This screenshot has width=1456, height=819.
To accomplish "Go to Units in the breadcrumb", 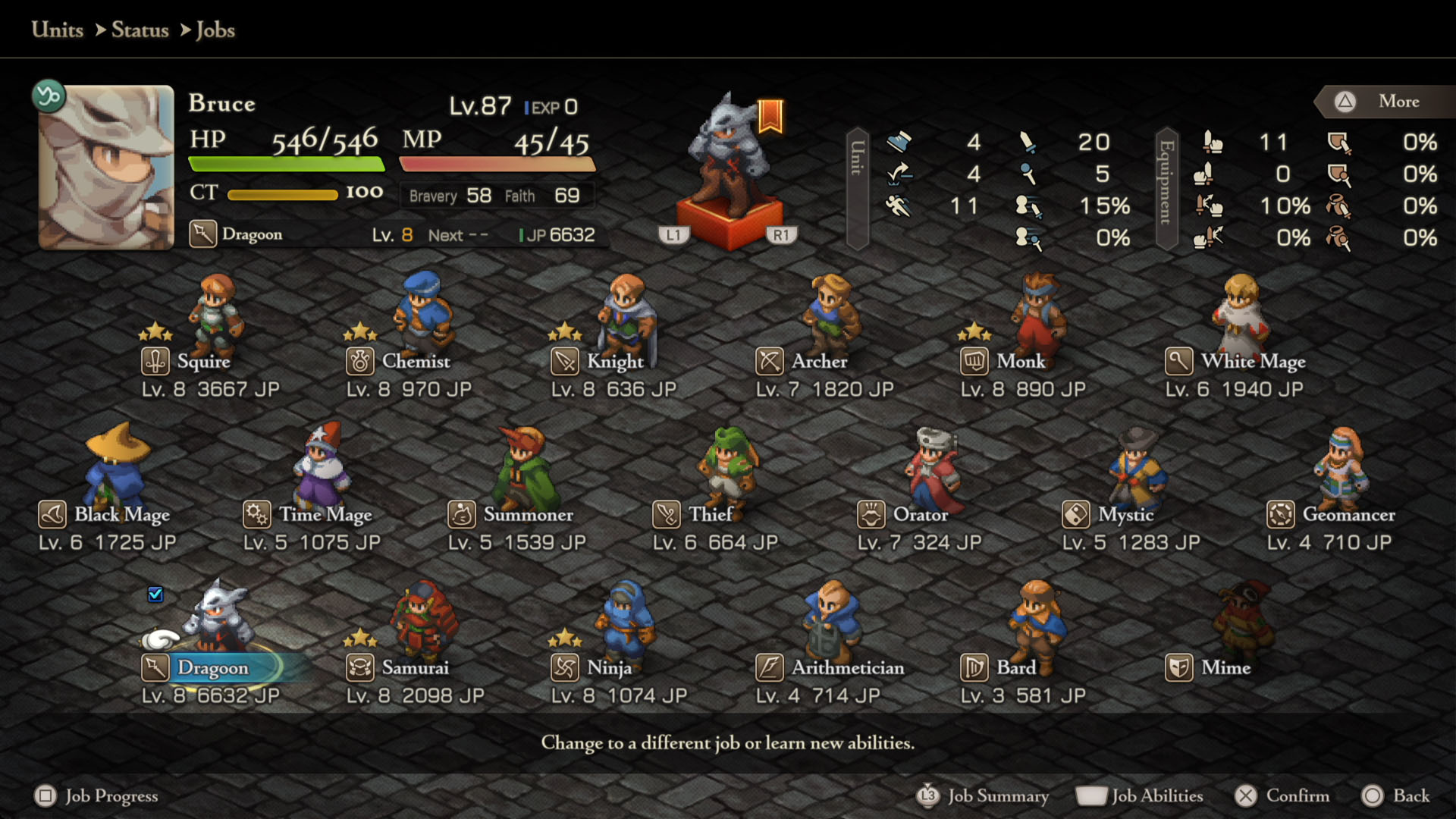I will pyautogui.click(x=58, y=30).
